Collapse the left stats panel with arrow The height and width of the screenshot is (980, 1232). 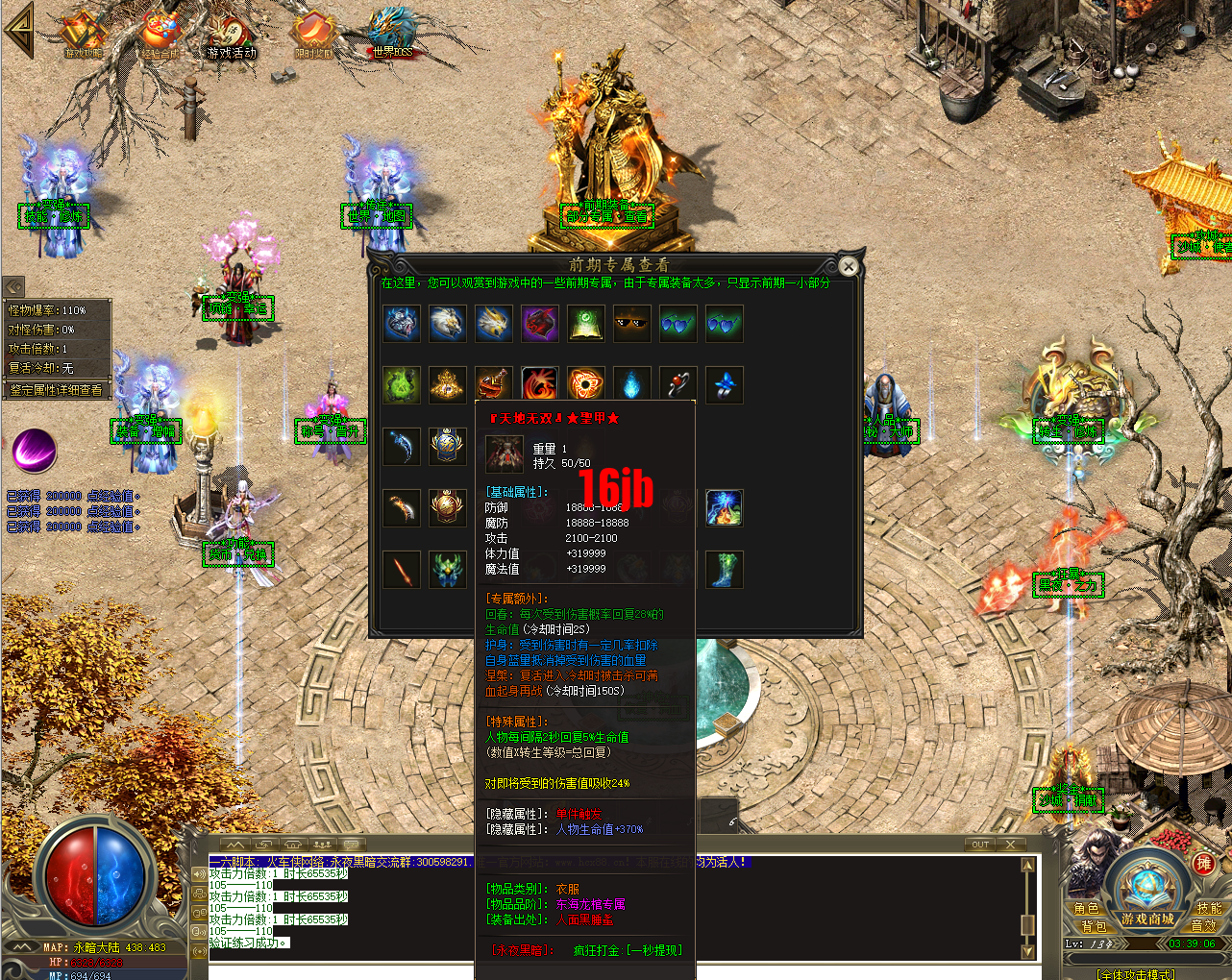click(12, 285)
